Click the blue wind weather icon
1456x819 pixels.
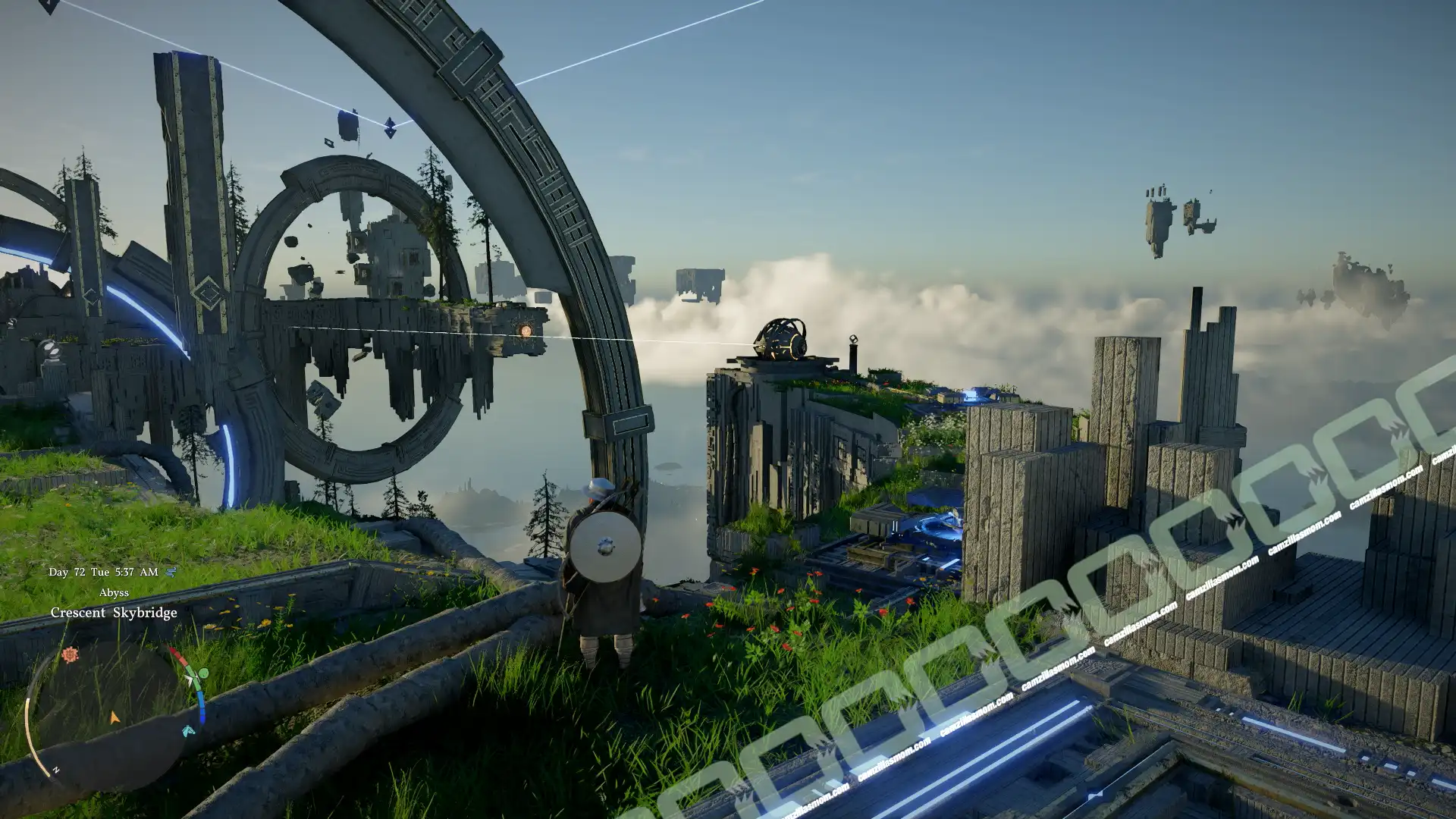(171, 572)
